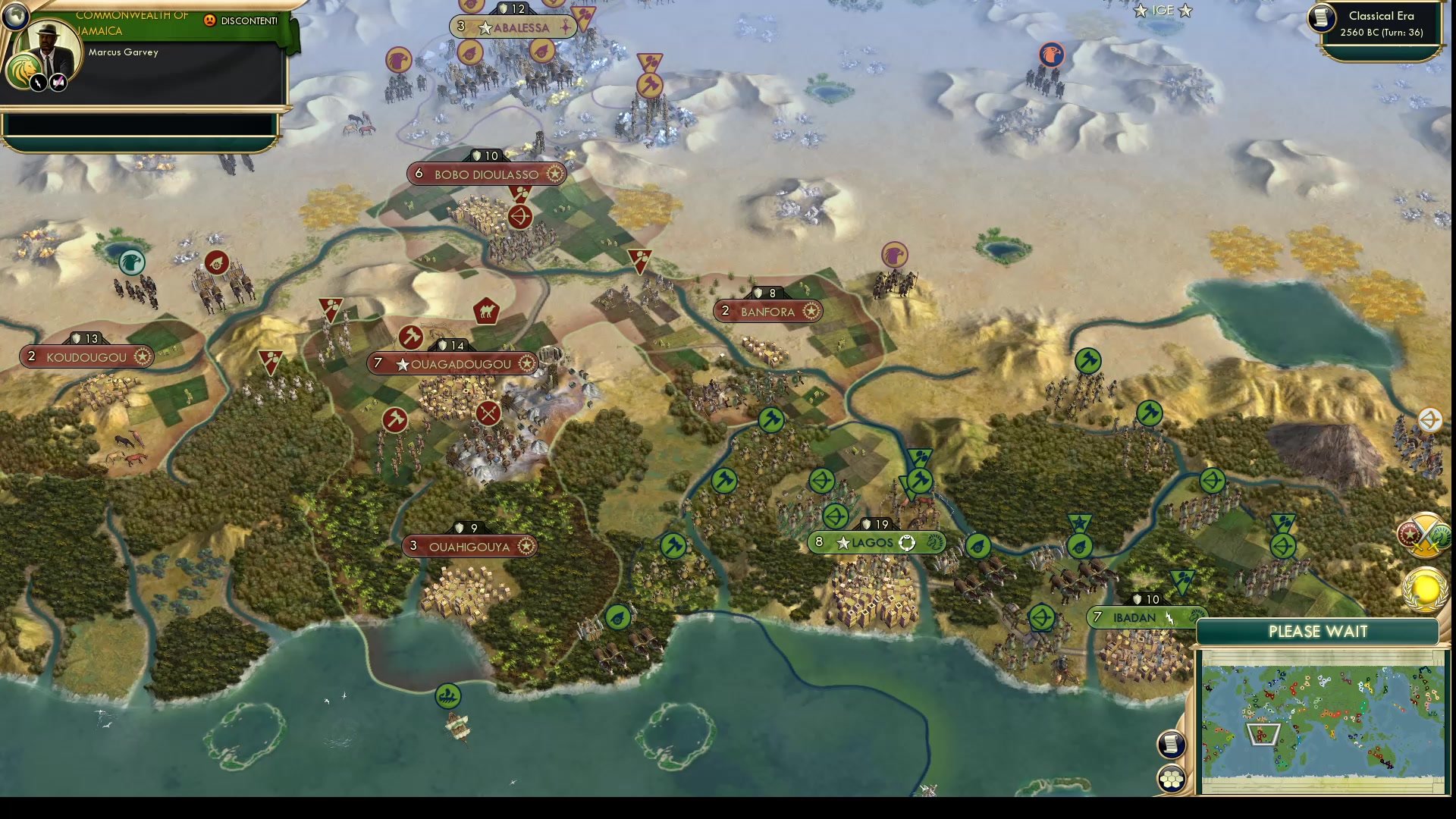Open the diplomacy quill icon near the portrait
1456x819 pixels.
(58, 82)
